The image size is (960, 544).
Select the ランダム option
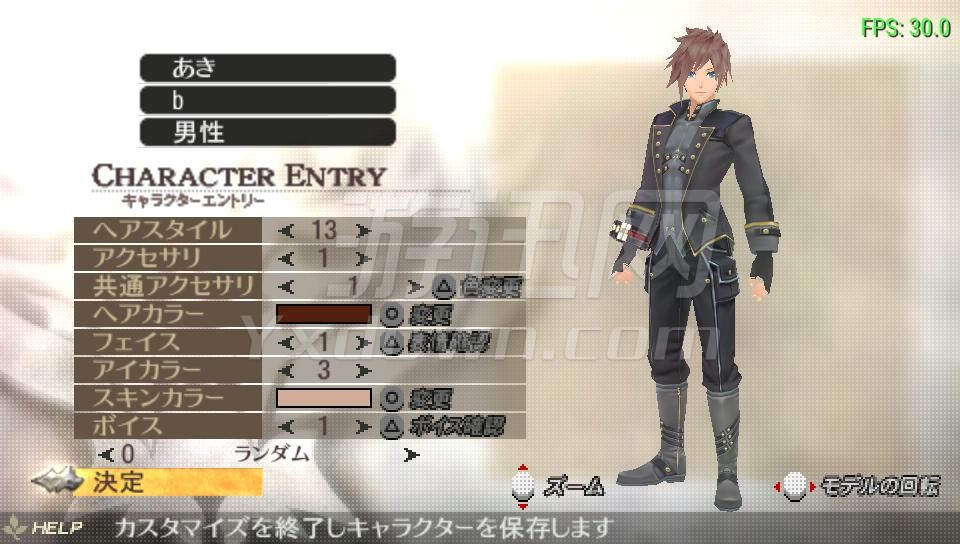(x=271, y=454)
